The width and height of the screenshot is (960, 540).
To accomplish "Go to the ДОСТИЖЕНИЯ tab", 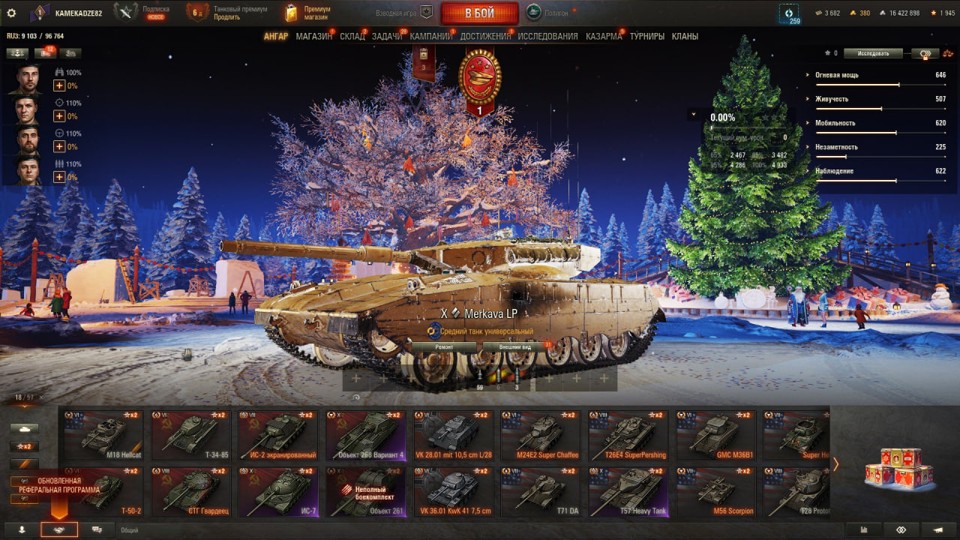I will pos(486,37).
